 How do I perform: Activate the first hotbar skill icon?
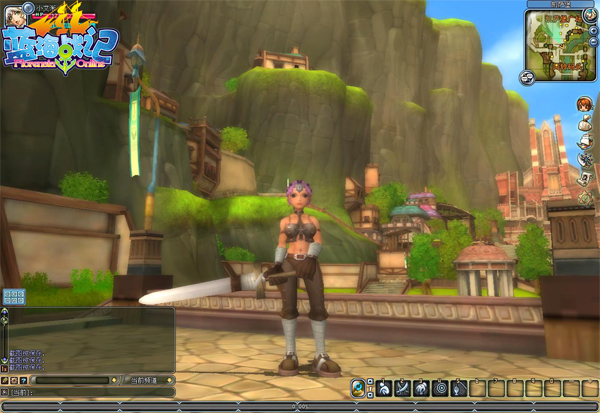(x=384, y=388)
